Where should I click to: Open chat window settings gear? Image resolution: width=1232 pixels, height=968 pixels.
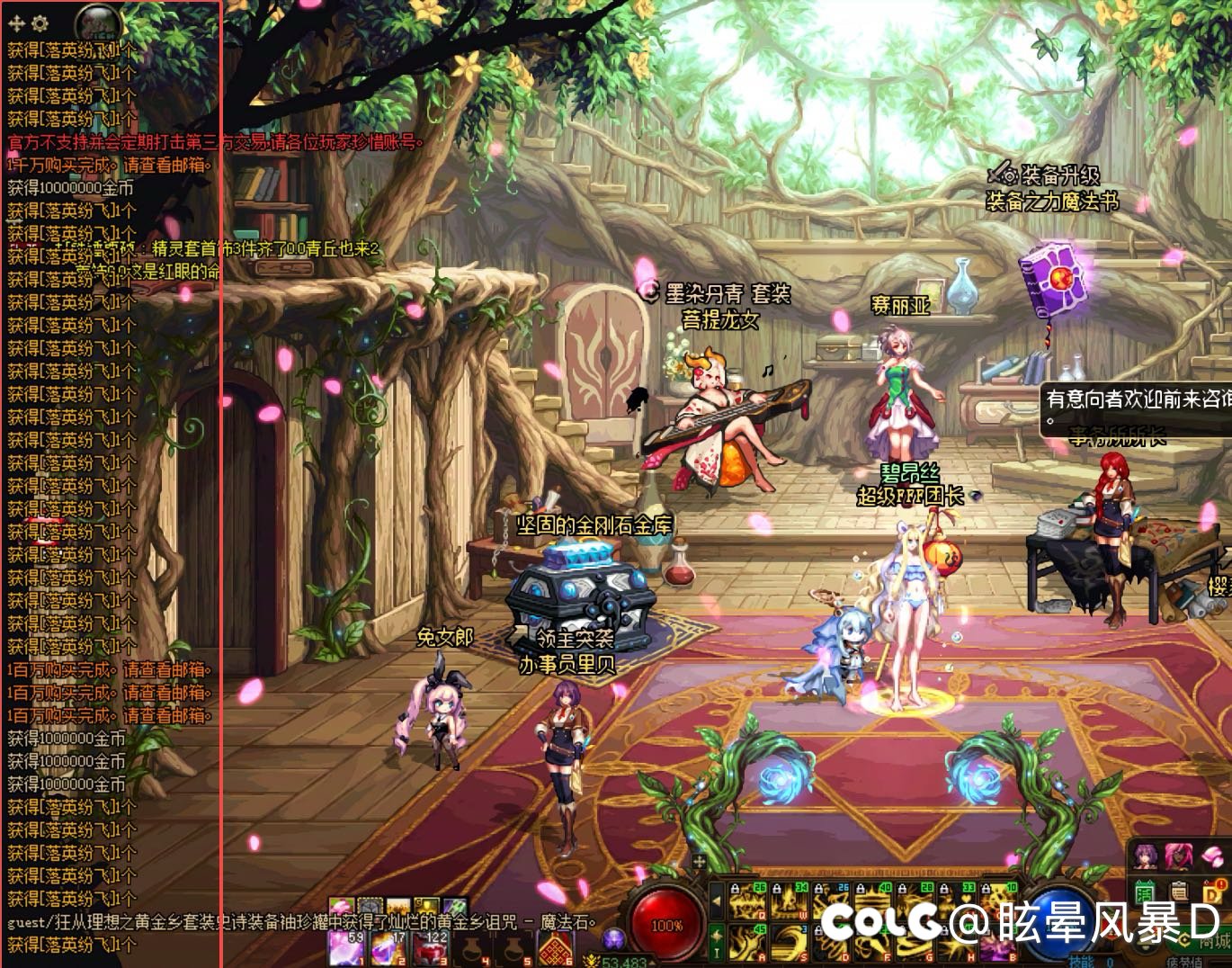tap(40, 23)
